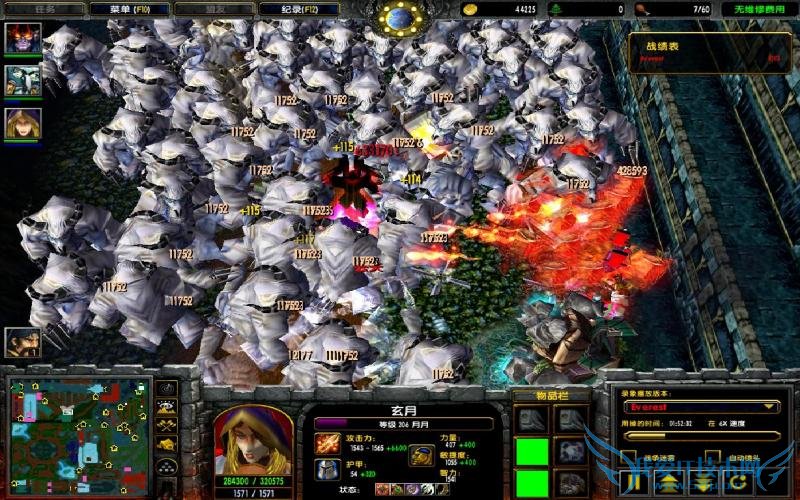
Task: Toggle the minimap terrain display button
Action: point(167,408)
